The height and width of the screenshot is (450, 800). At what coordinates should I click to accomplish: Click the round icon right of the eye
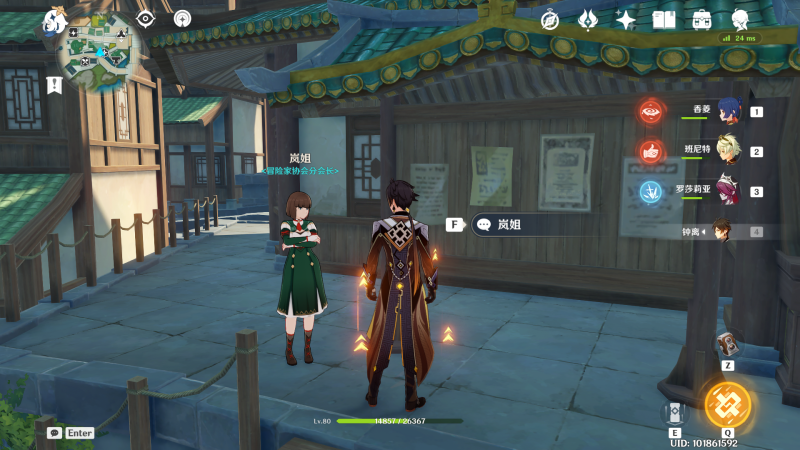point(182,18)
